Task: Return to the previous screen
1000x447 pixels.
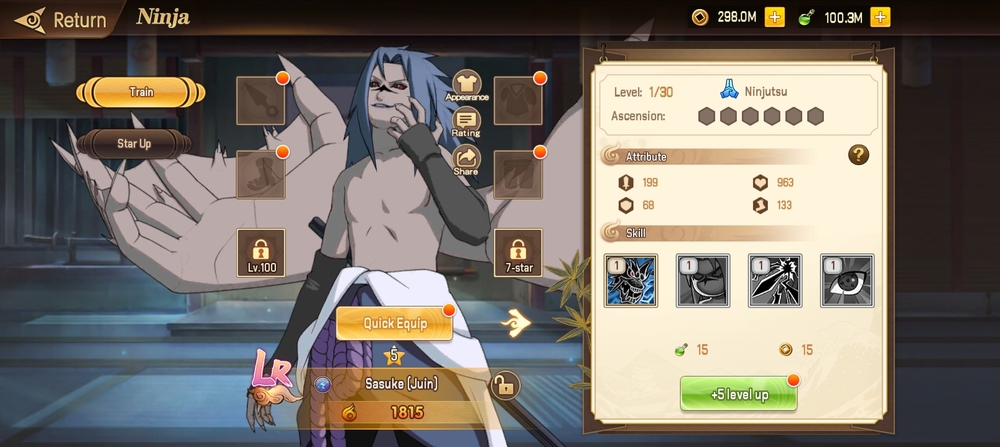Action: tap(60, 19)
